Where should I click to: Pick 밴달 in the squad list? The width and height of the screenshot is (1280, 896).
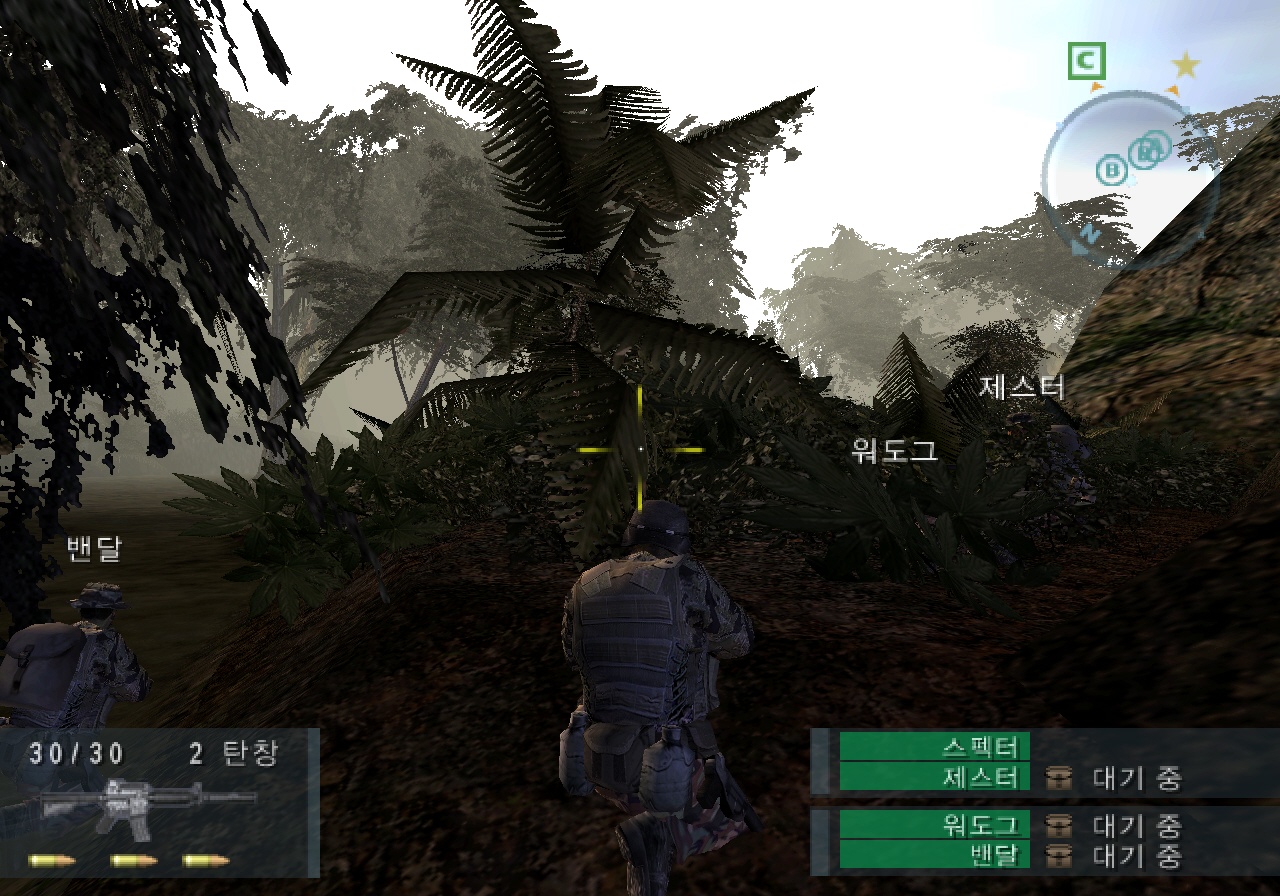pyautogui.click(x=934, y=855)
